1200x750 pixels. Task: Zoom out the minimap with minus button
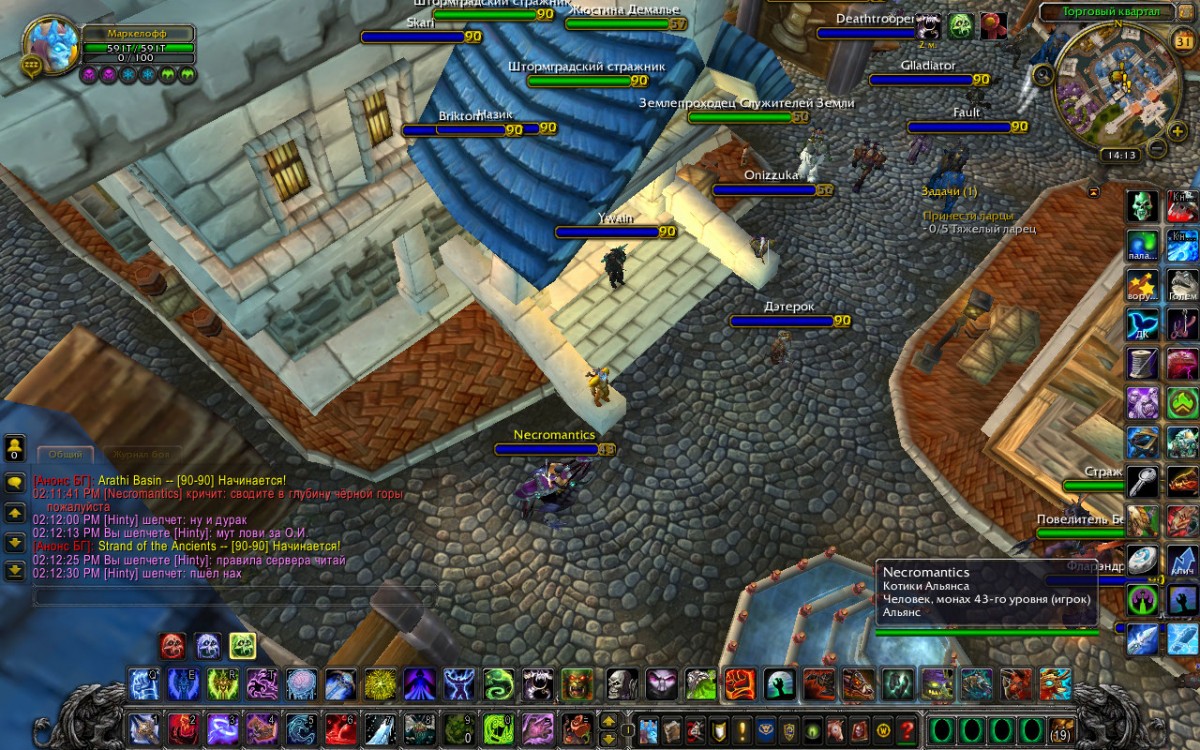point(1156,148)
